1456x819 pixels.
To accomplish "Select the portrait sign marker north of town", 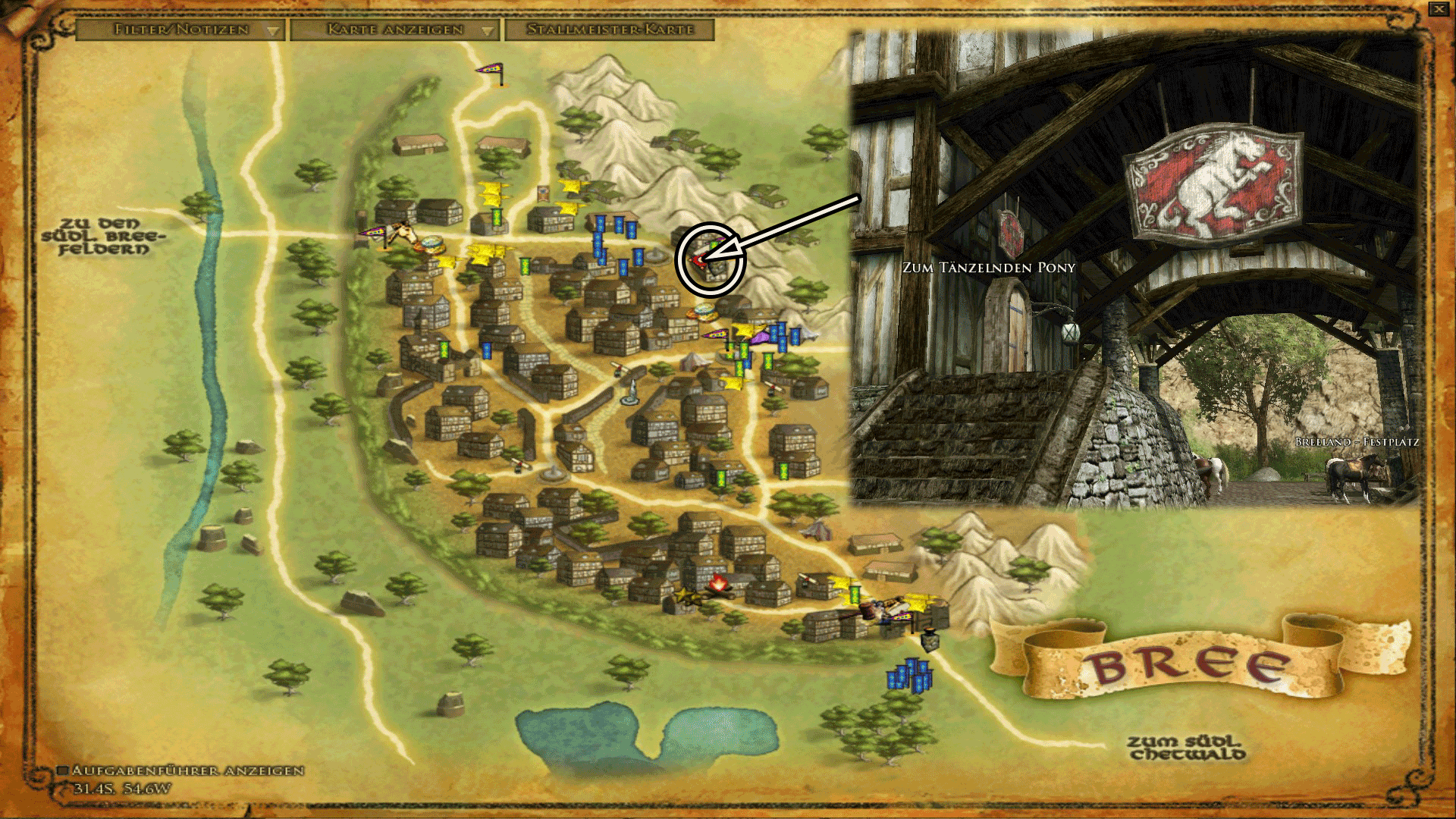I will tap(542, 193).
